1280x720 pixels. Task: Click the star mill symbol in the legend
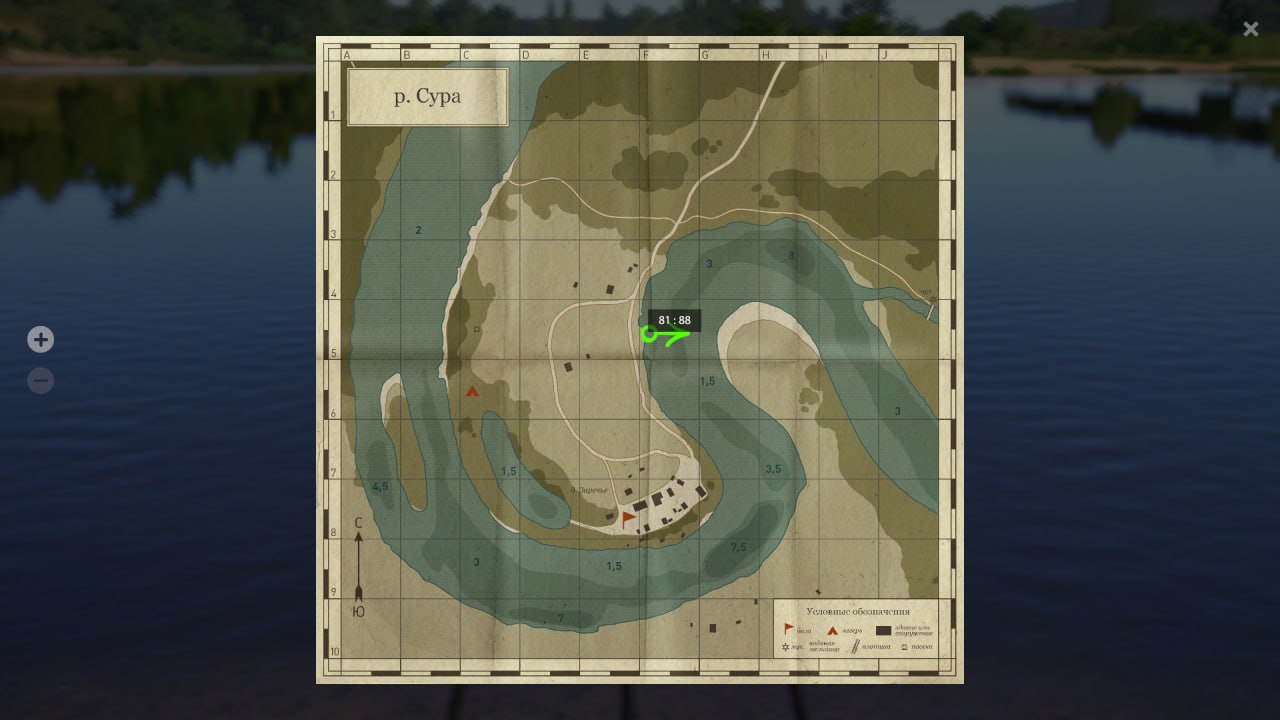coord(786,647)
